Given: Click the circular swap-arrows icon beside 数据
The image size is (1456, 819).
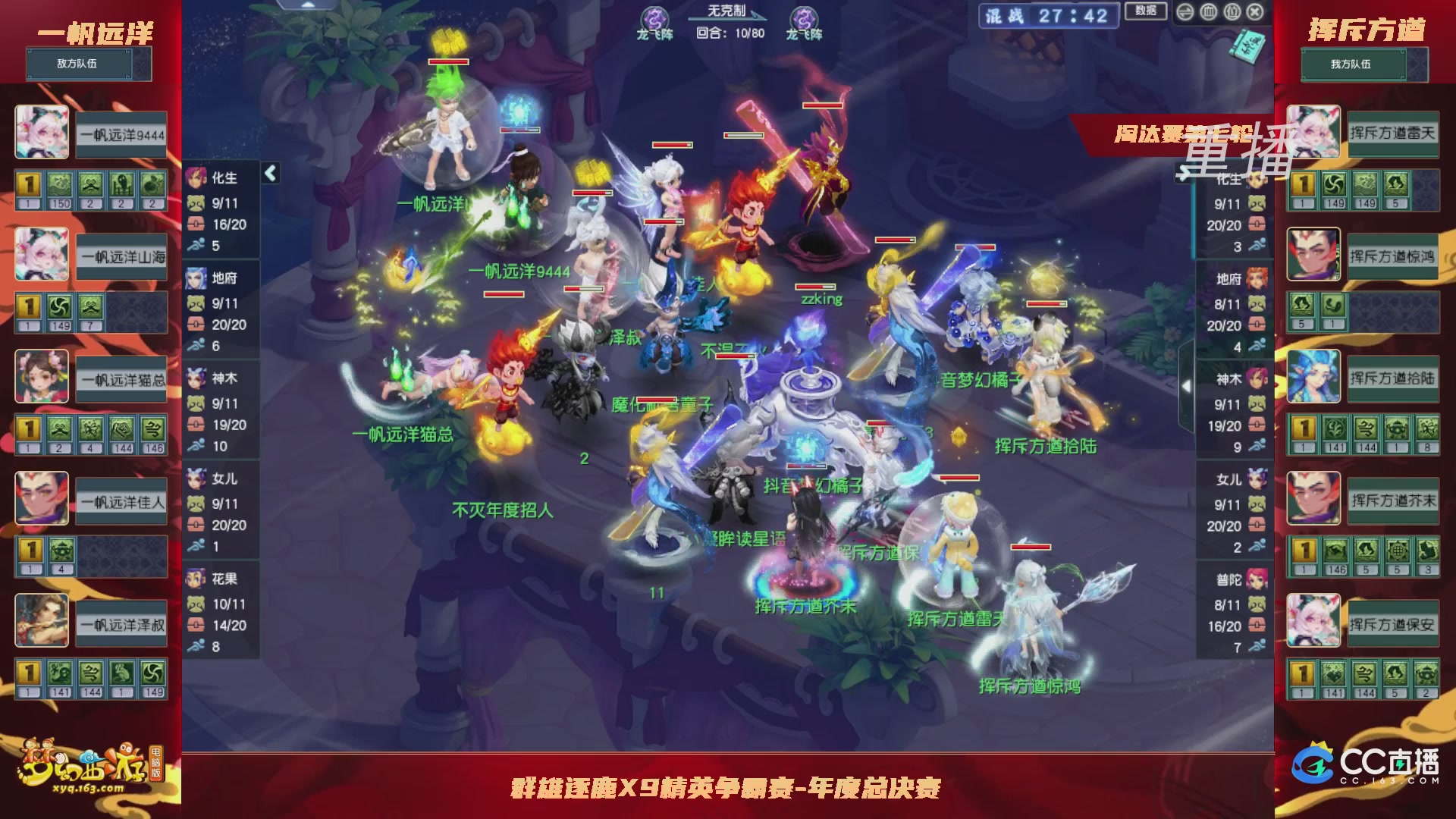Looking at the screenshot, I should pos(1185,12).
